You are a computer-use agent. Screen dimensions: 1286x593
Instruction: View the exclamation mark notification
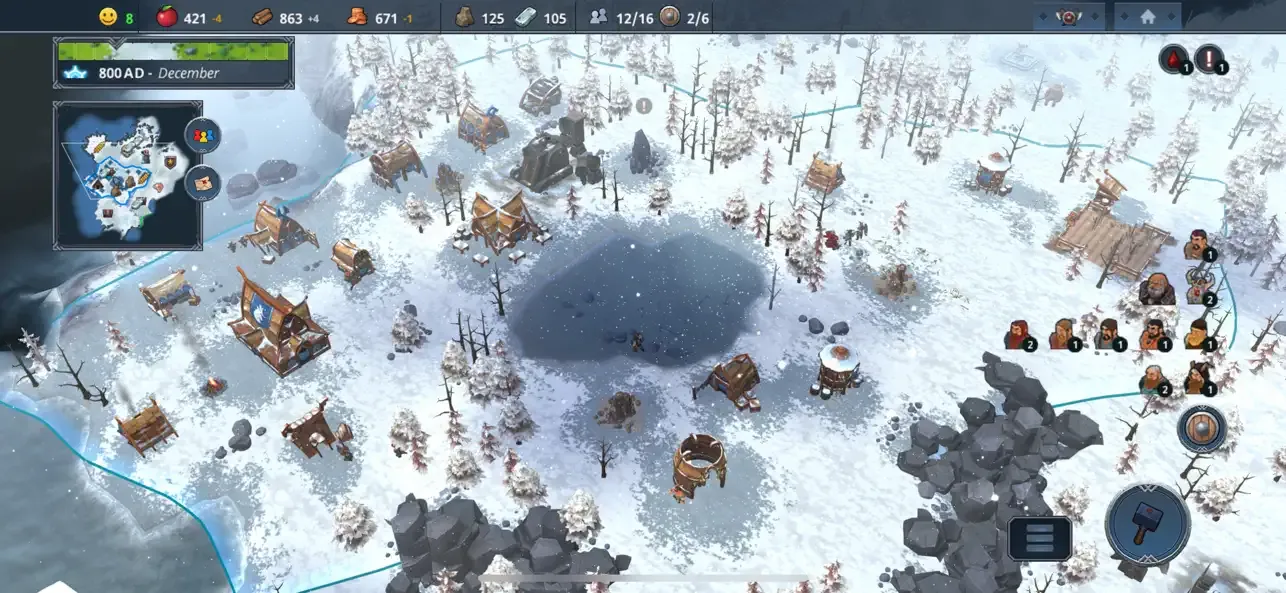(x=1209, y=59)
